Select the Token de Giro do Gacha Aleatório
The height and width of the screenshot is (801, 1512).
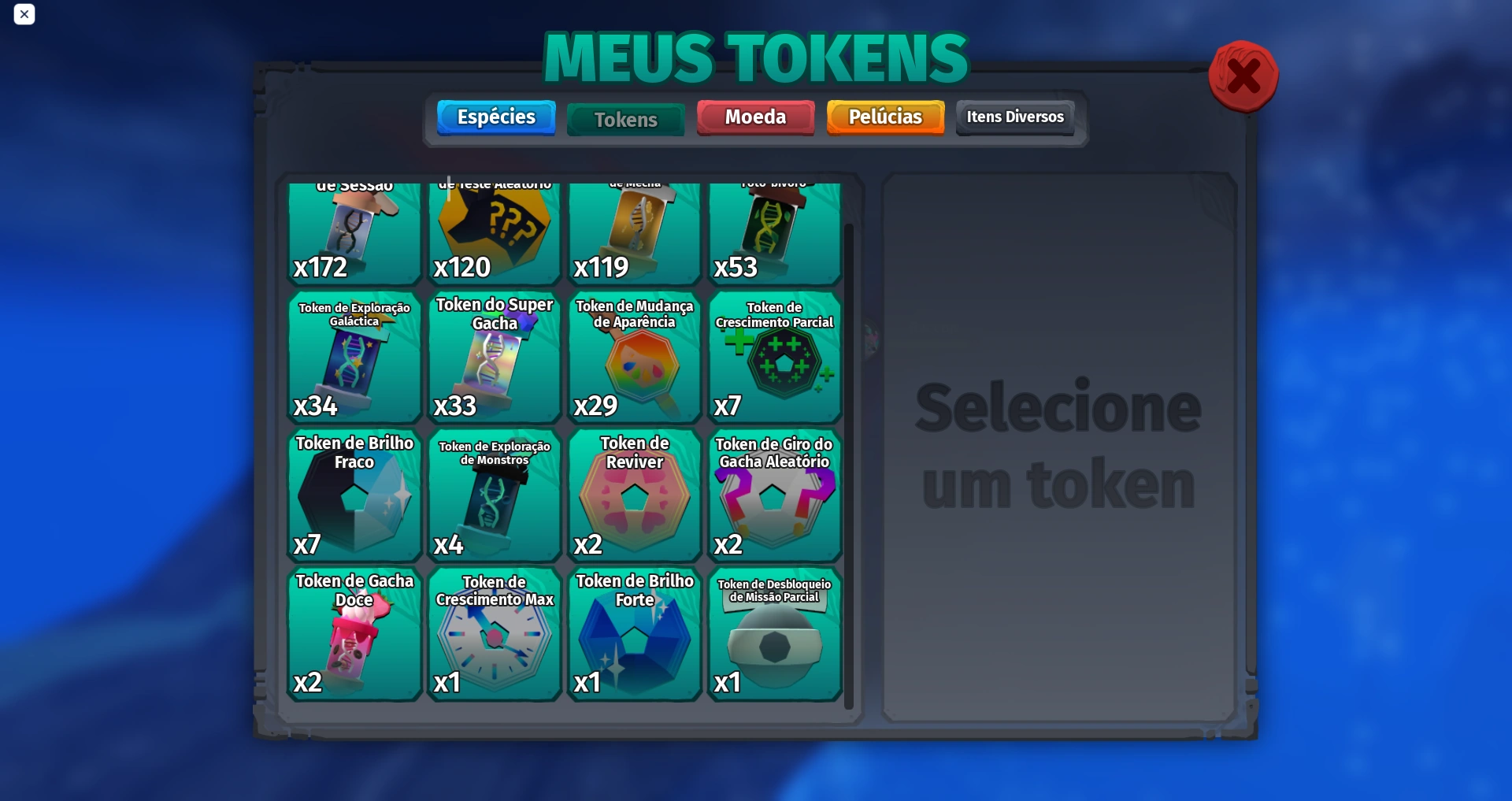click(x=775, y=496)
